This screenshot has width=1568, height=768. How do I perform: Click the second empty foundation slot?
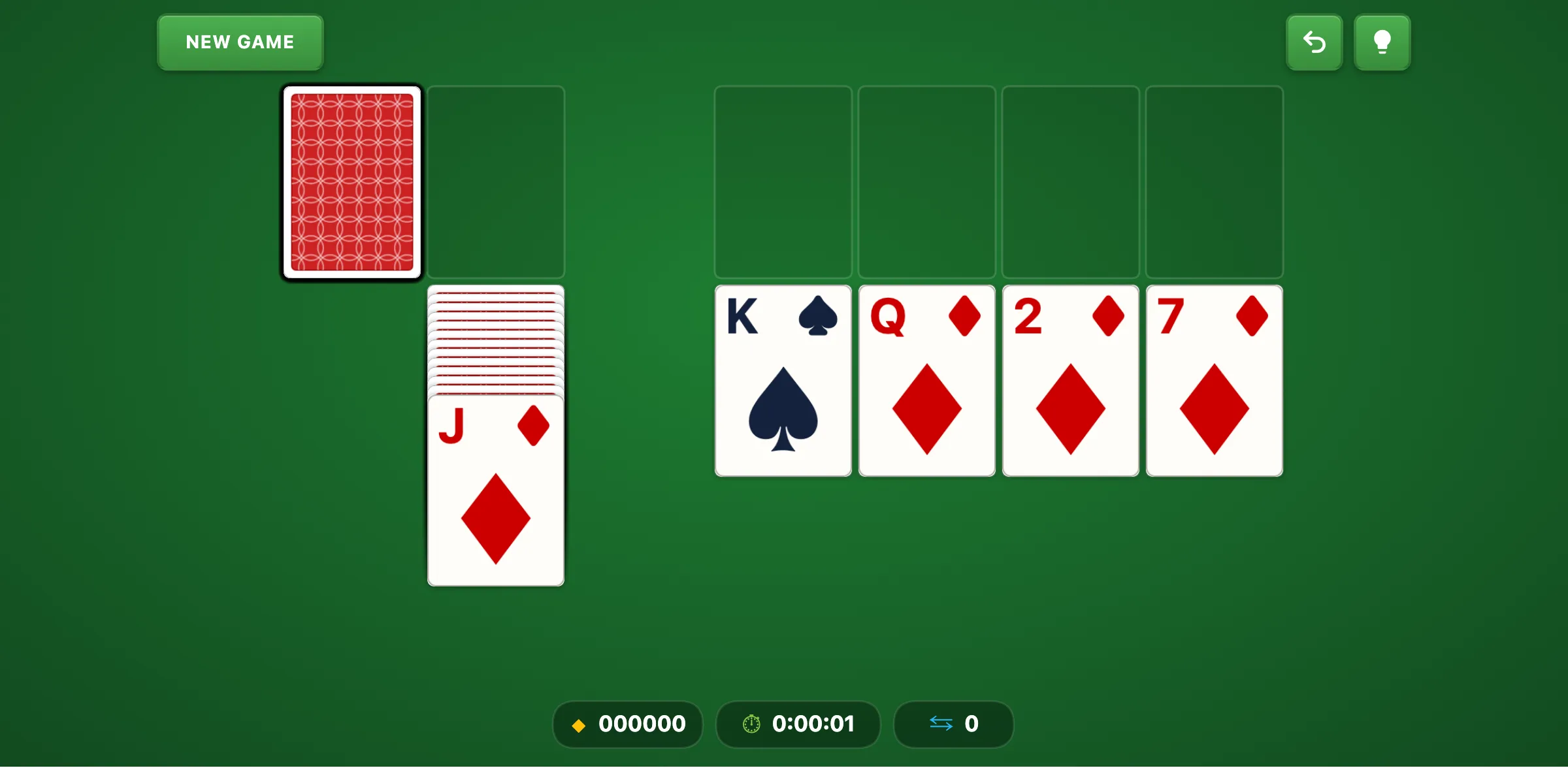[x=927, y=183]
